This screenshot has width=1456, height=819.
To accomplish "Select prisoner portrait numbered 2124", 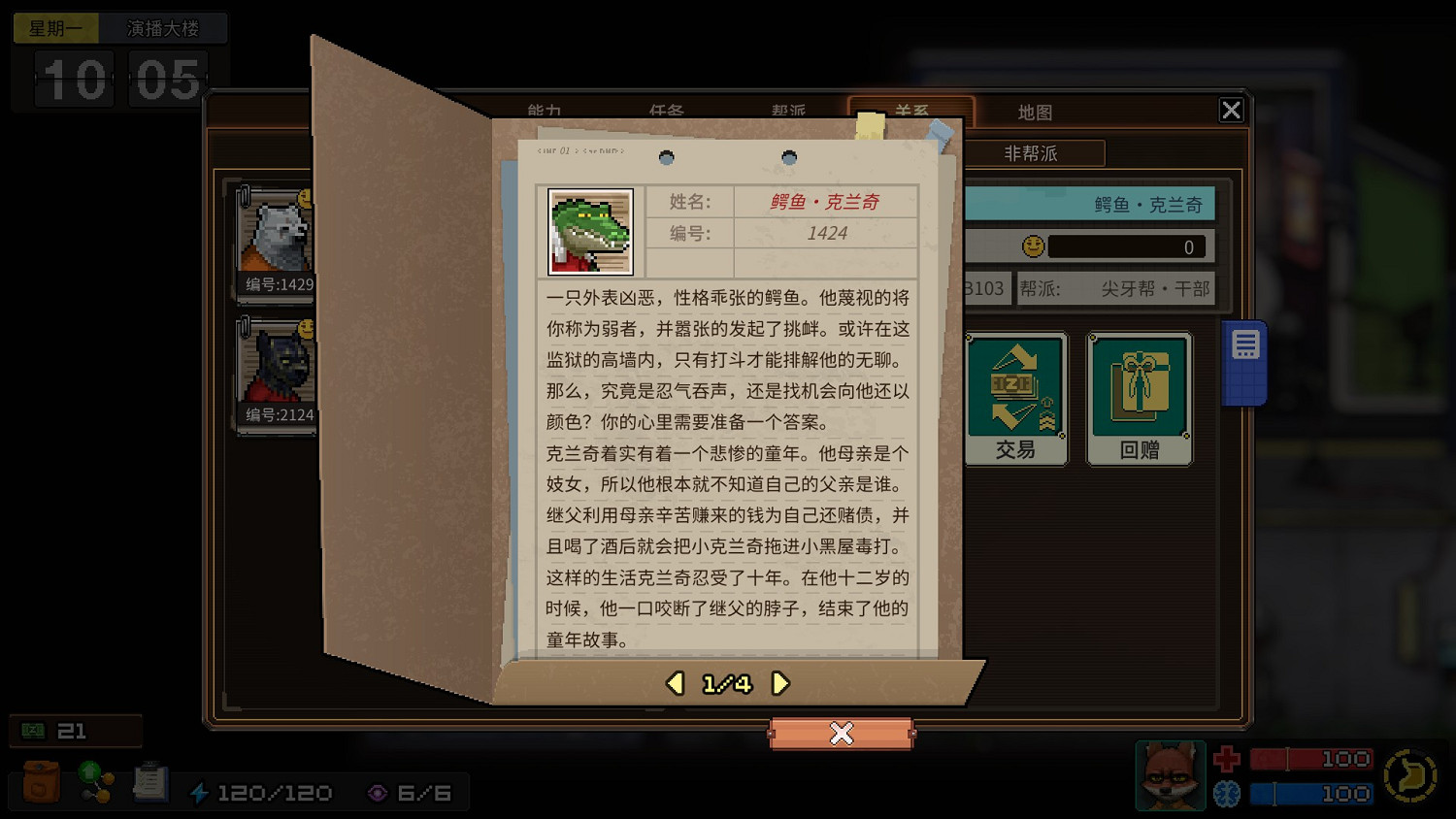I will click(x=275, y=364).
